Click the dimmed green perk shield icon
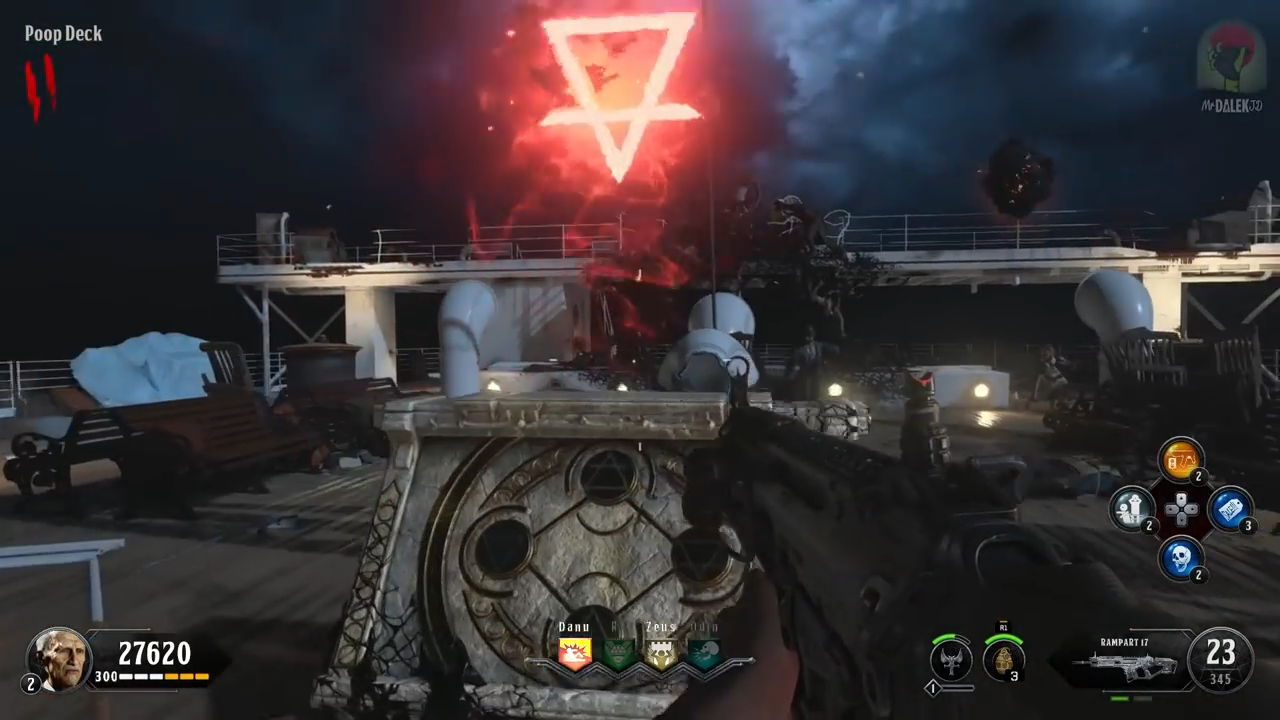Viewport: 1280px width, 720px height. pos(618,653)
